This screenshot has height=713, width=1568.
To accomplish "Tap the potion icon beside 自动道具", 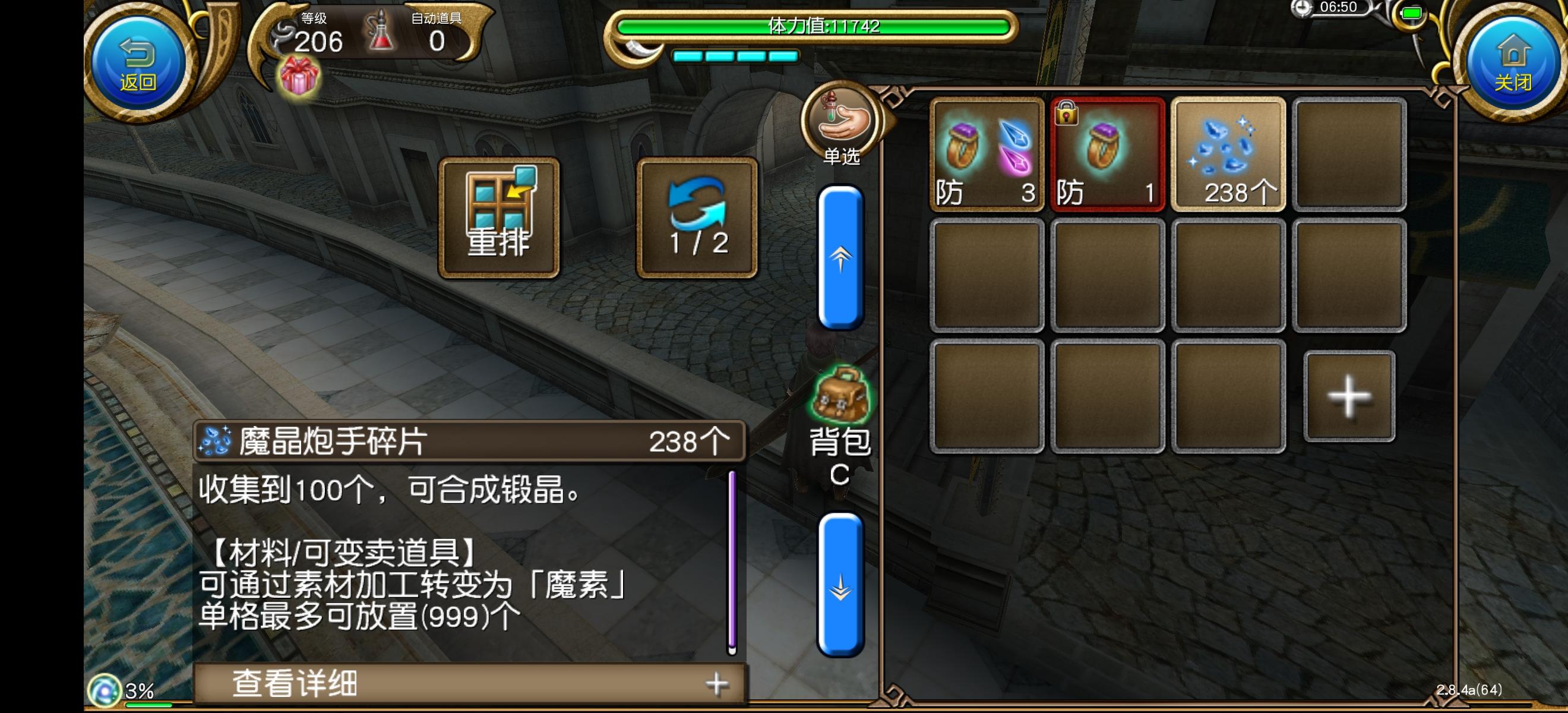I will point(378,33).
